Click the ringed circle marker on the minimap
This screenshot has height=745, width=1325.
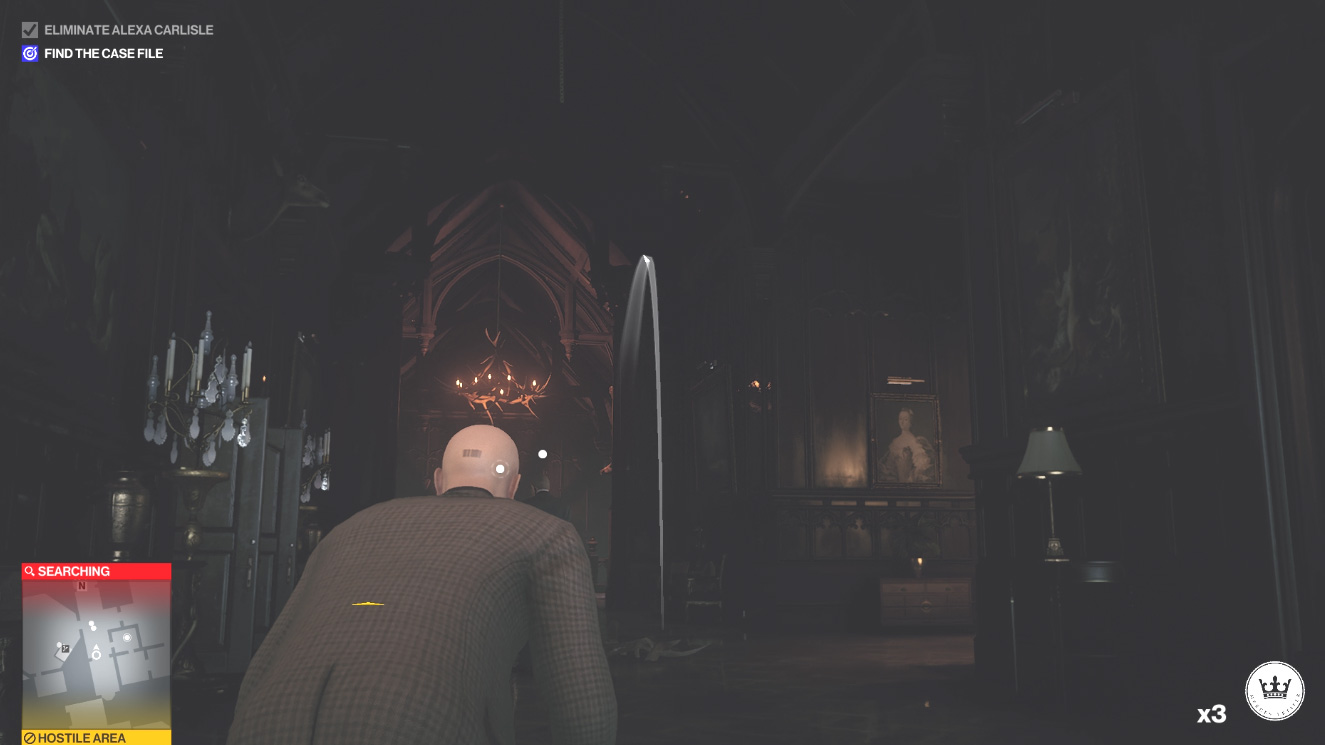pos(127,638)
